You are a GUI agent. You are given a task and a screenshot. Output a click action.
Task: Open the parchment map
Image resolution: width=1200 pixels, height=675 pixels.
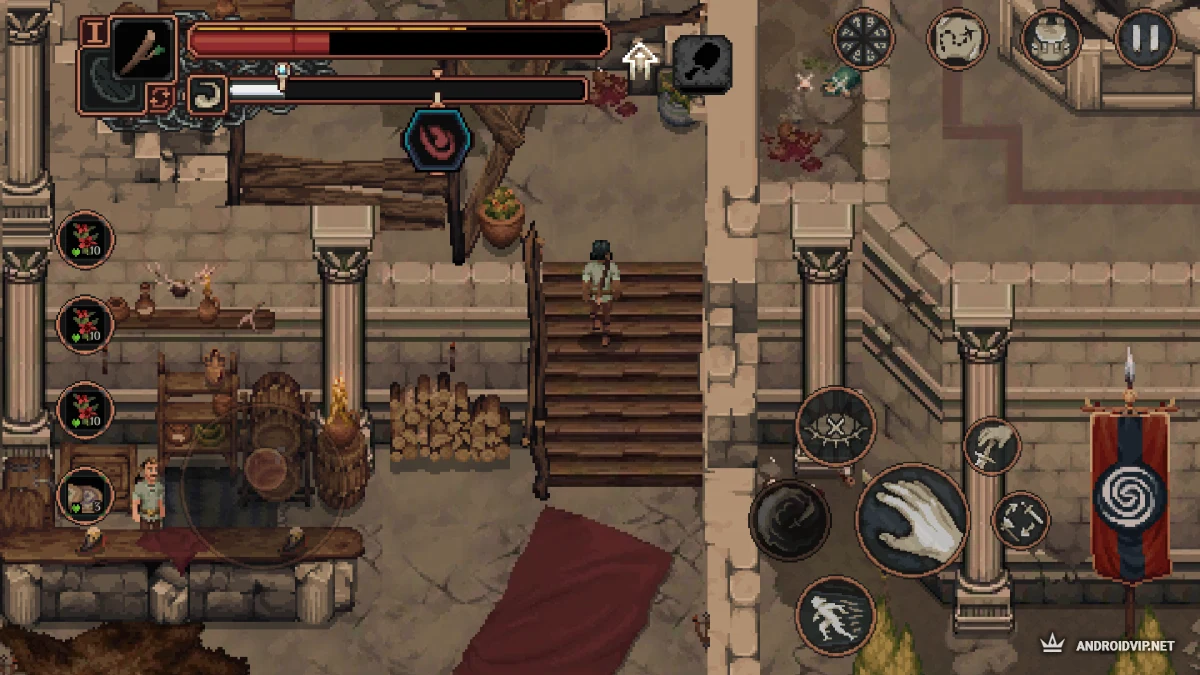958,39
